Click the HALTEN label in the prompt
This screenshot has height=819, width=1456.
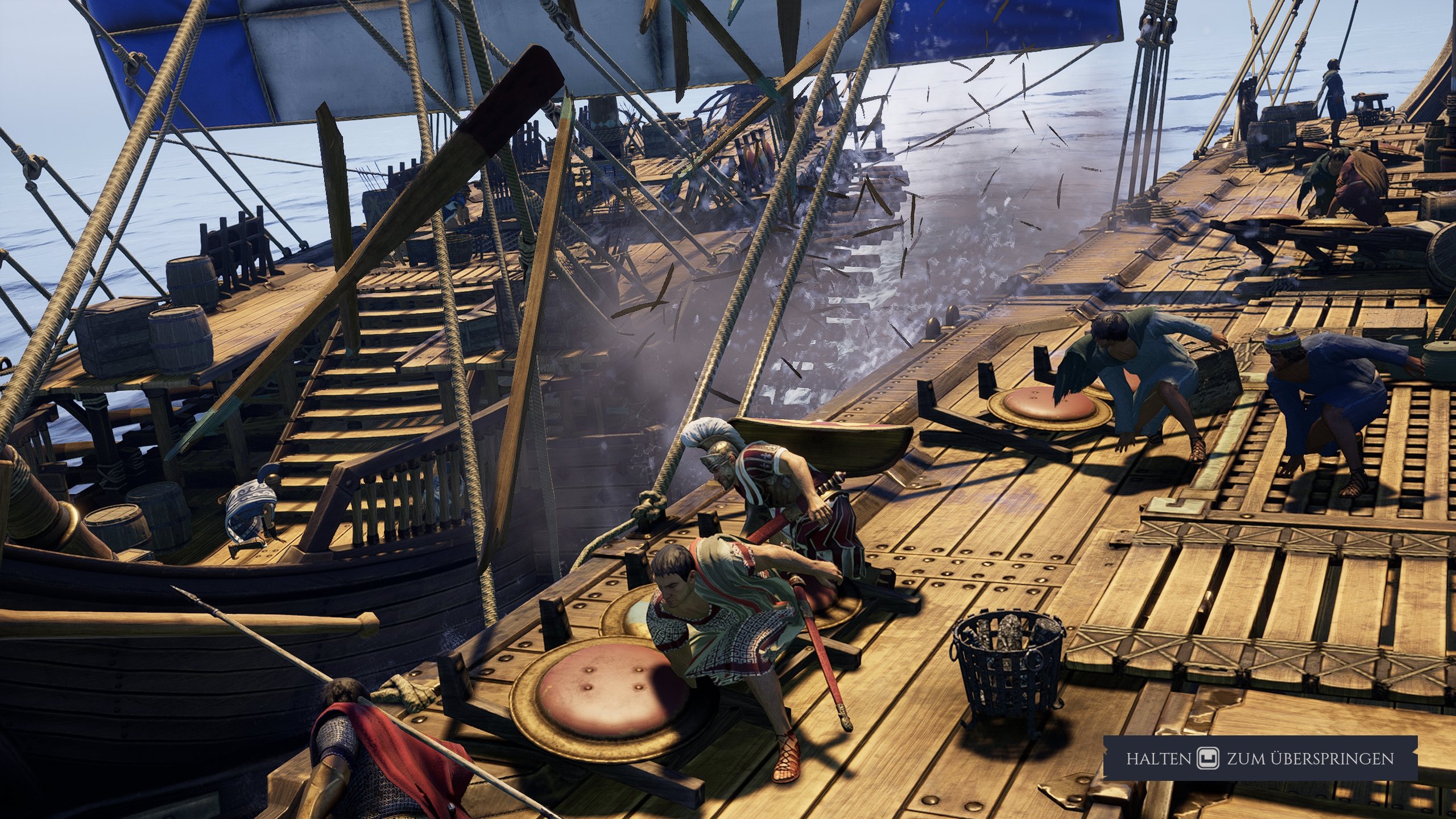coord(1159,758)
